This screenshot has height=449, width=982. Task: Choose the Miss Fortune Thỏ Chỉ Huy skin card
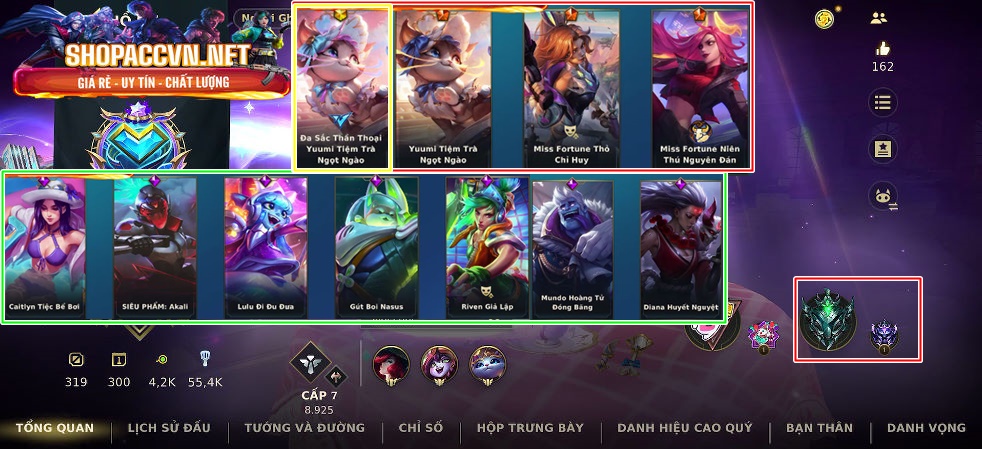tap(571, 87)
